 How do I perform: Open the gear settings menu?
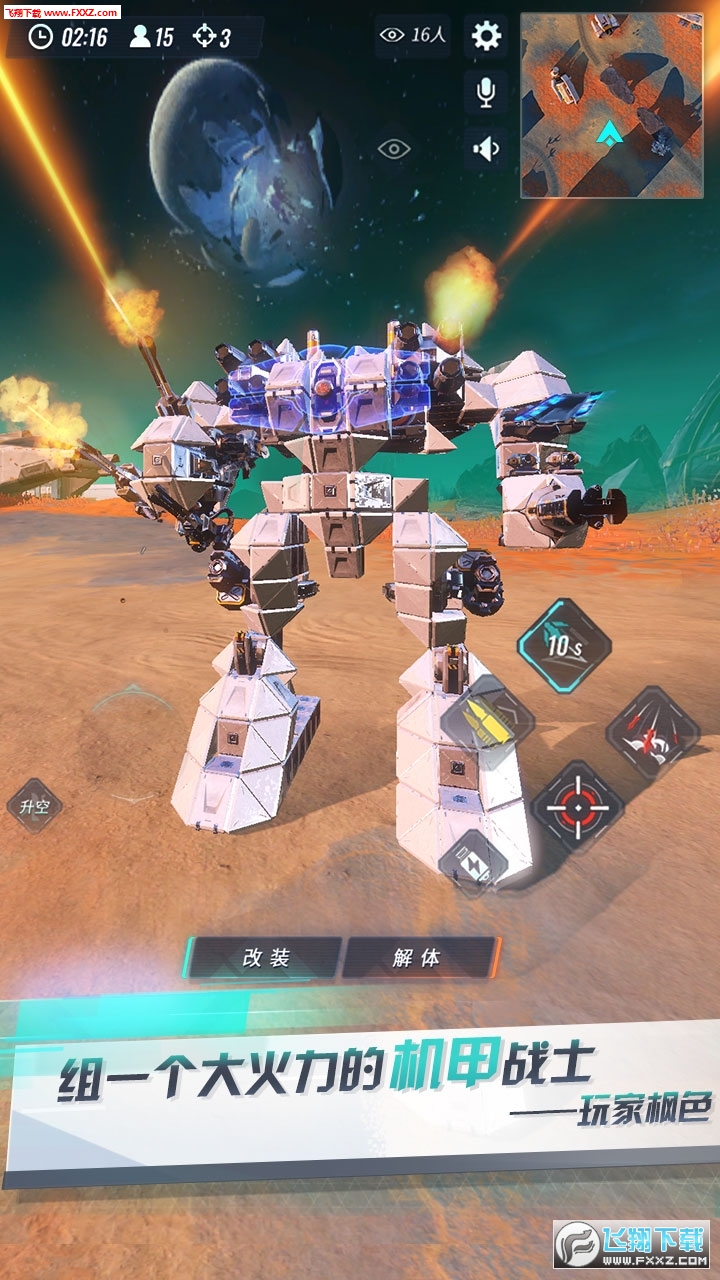click(x=486, y=37)
